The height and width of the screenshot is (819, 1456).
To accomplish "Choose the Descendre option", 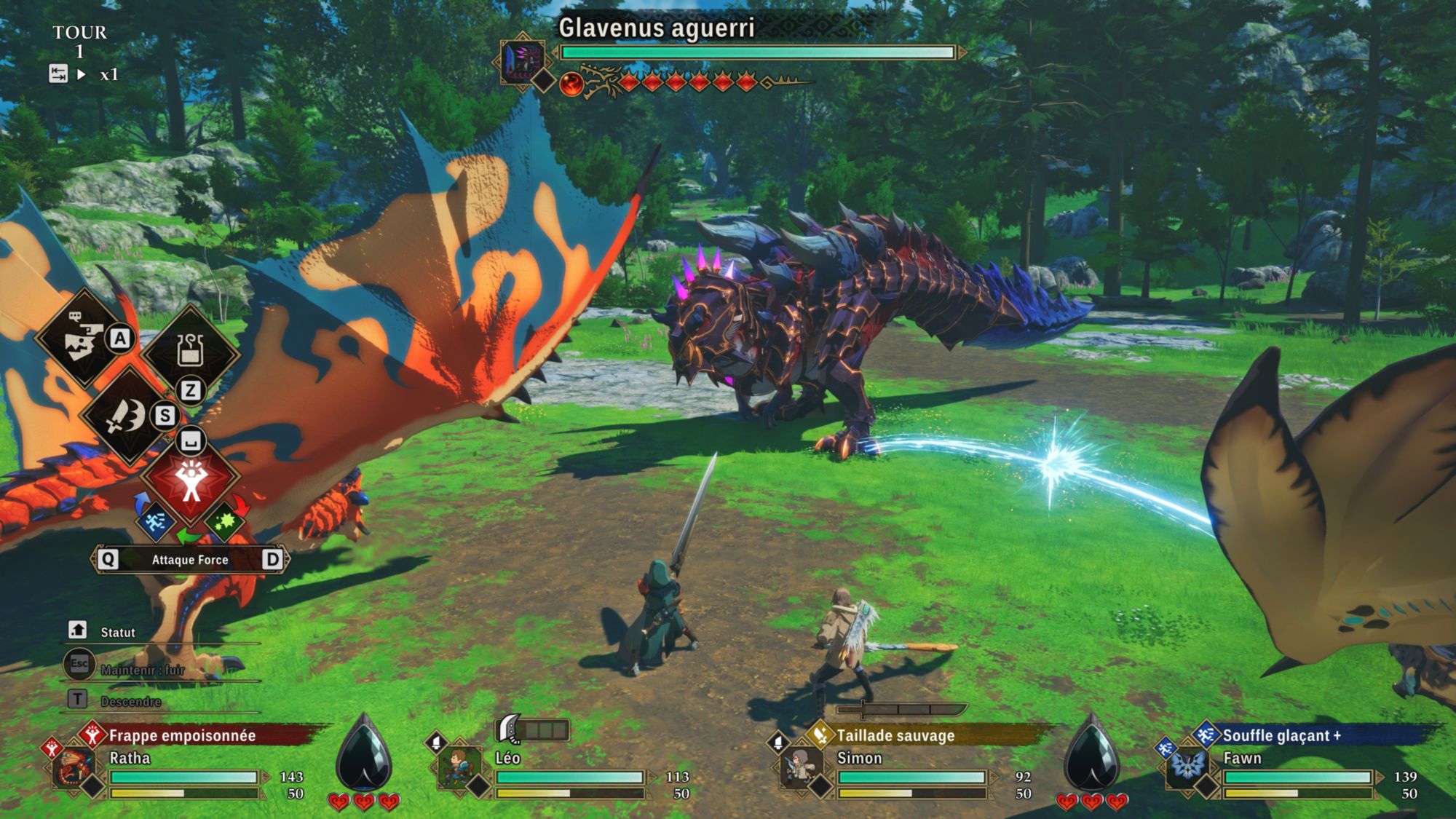I will [x=131, y=701].
